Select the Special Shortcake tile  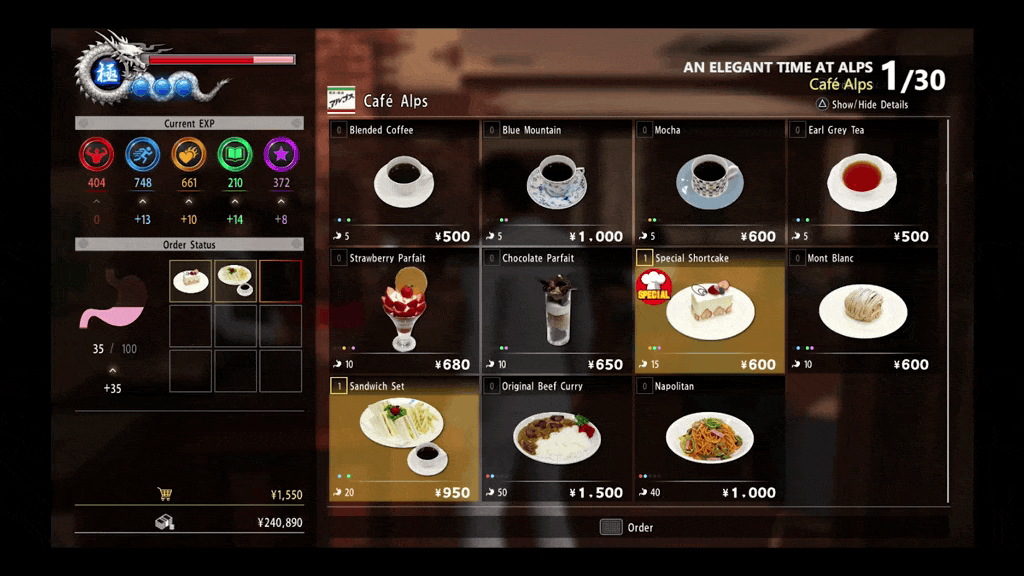pyautogui.click(x=709, y=310)
